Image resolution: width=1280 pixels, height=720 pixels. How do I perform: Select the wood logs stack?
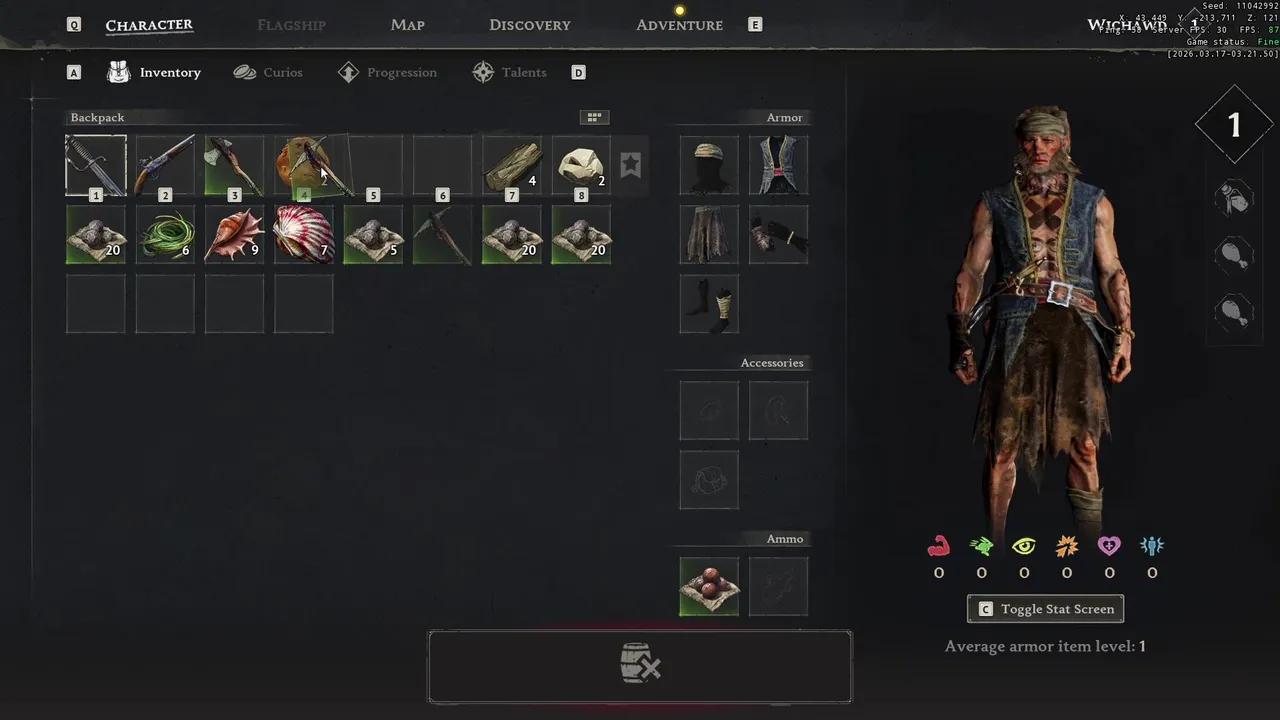point(512,165)
